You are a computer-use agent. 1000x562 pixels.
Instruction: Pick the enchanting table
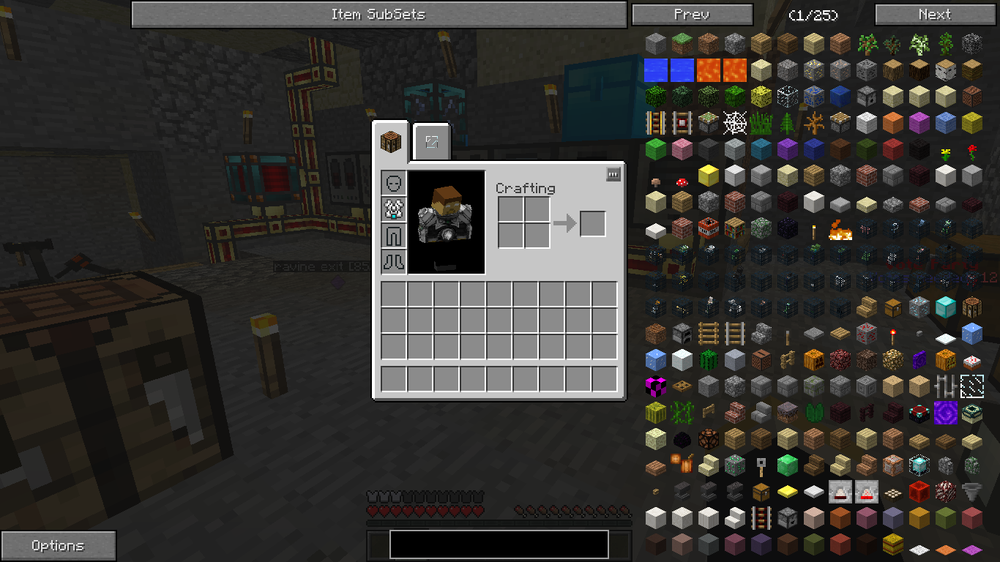pos(918,413)
